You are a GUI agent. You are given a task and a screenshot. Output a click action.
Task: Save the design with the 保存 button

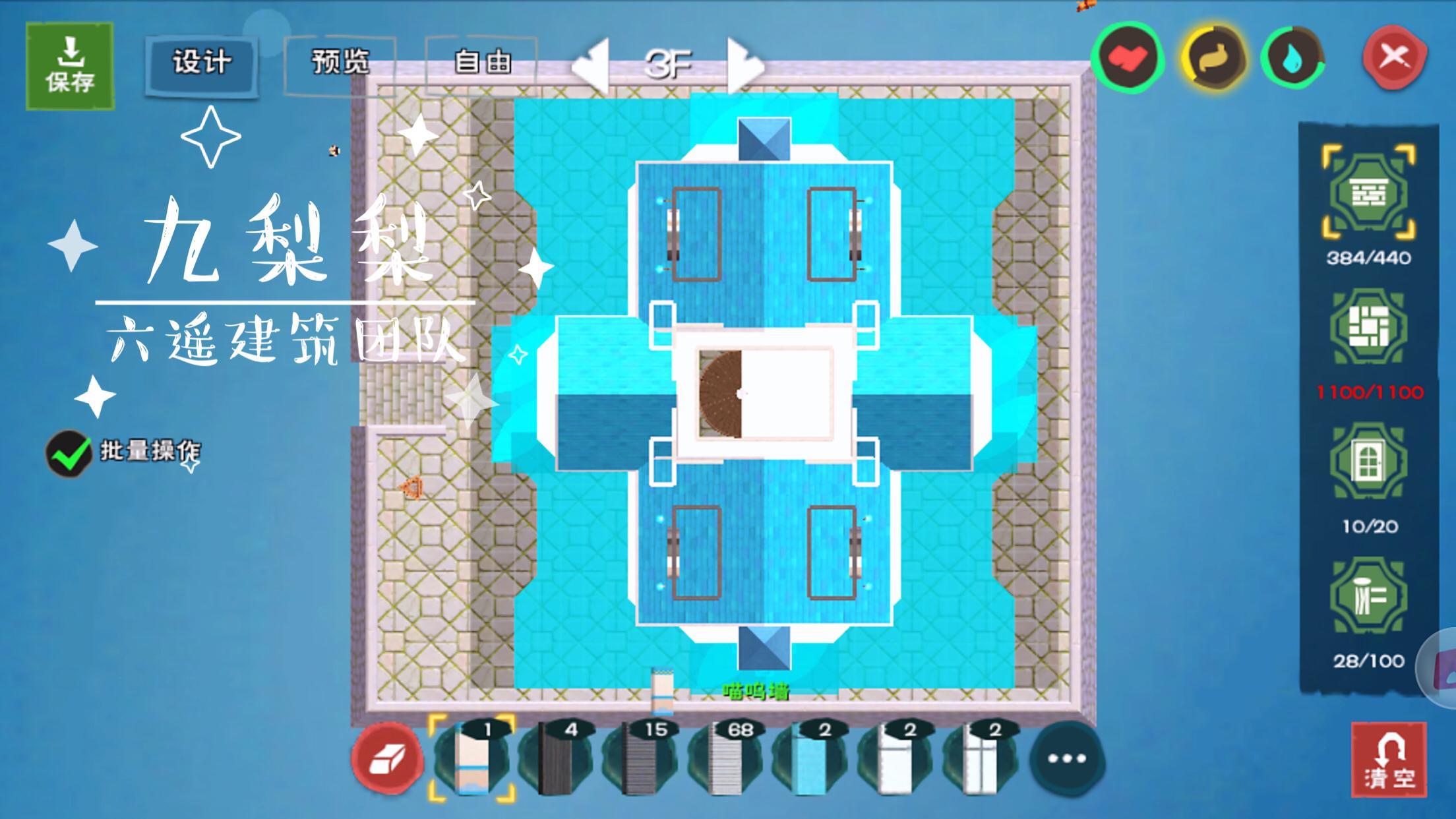pyautogui.click(x=70, y=66)
